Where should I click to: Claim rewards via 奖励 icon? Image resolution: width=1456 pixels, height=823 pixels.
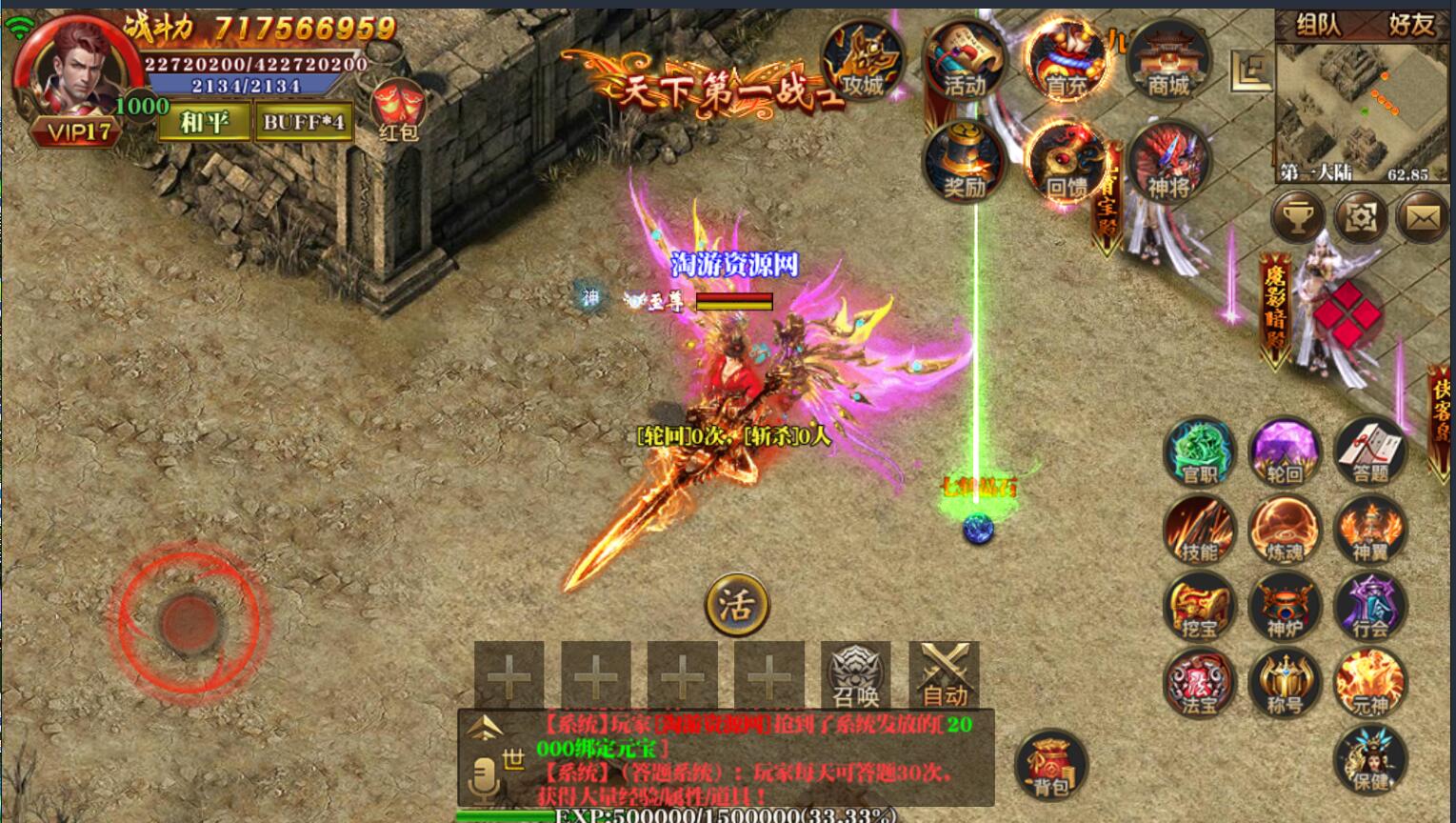click(964, 162)
